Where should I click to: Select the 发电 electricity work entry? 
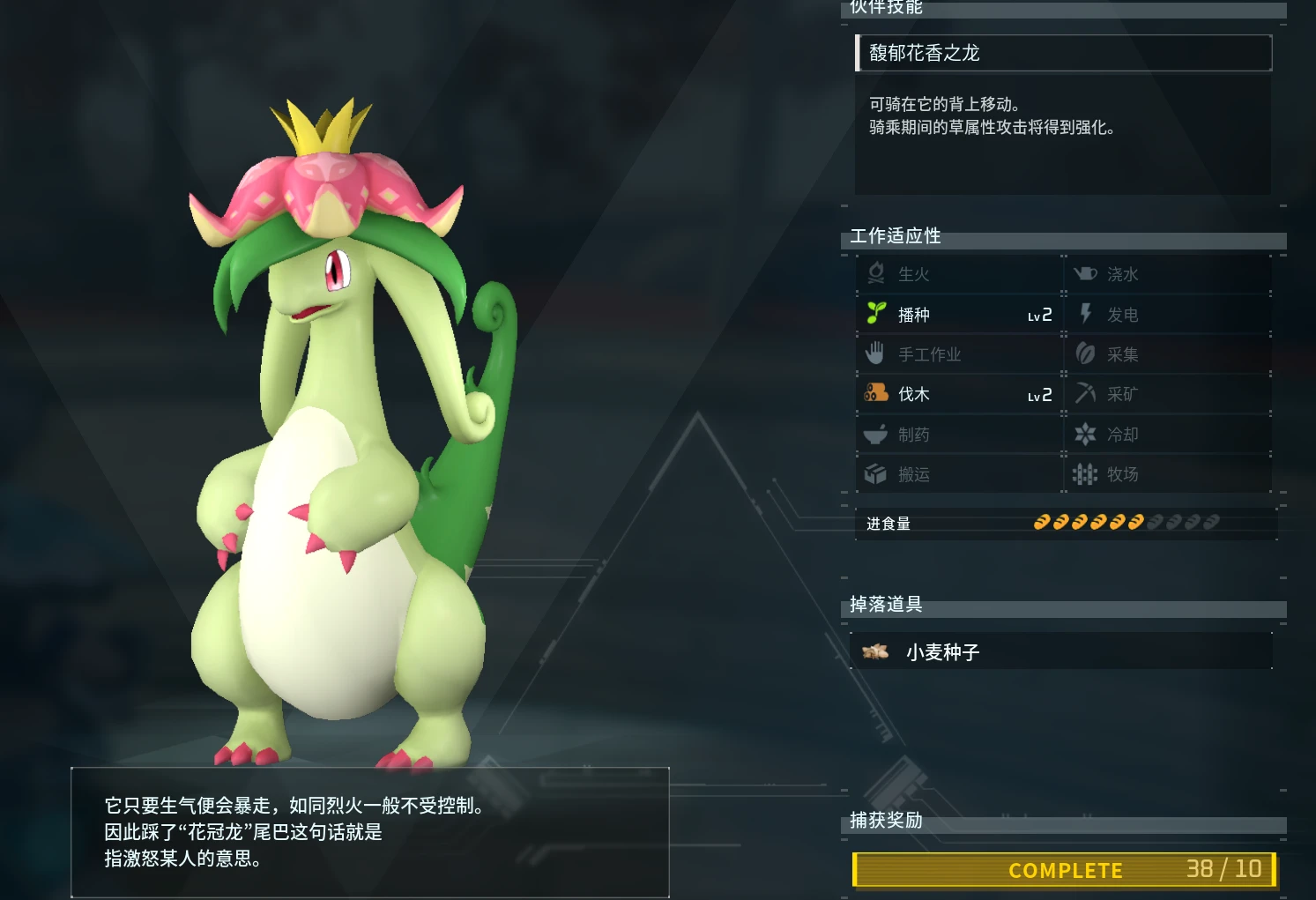tap(1167, 315)
